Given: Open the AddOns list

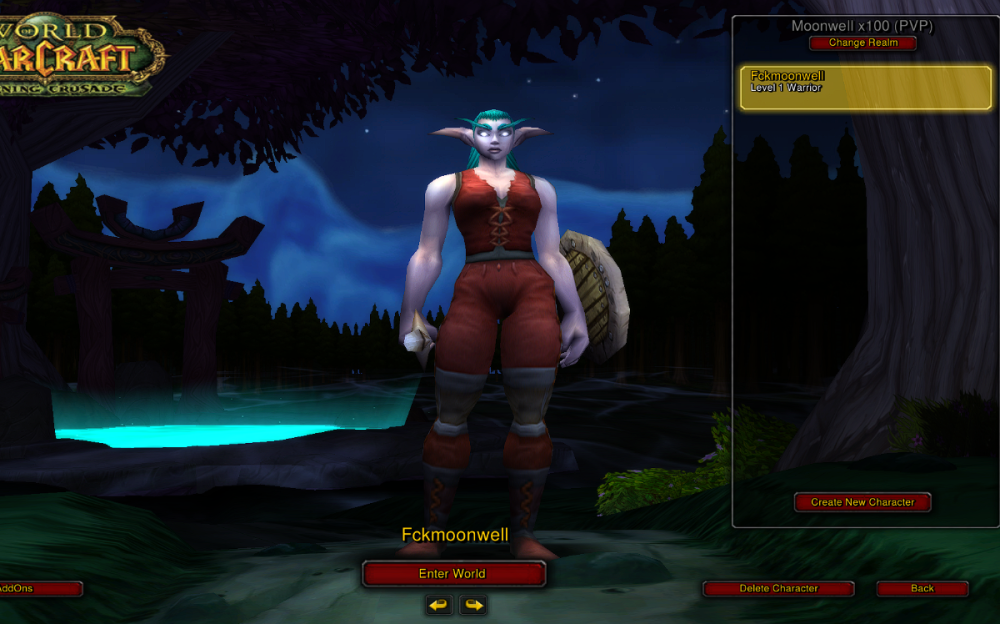Looking at the screenshot, I should (x=38, y=589).
